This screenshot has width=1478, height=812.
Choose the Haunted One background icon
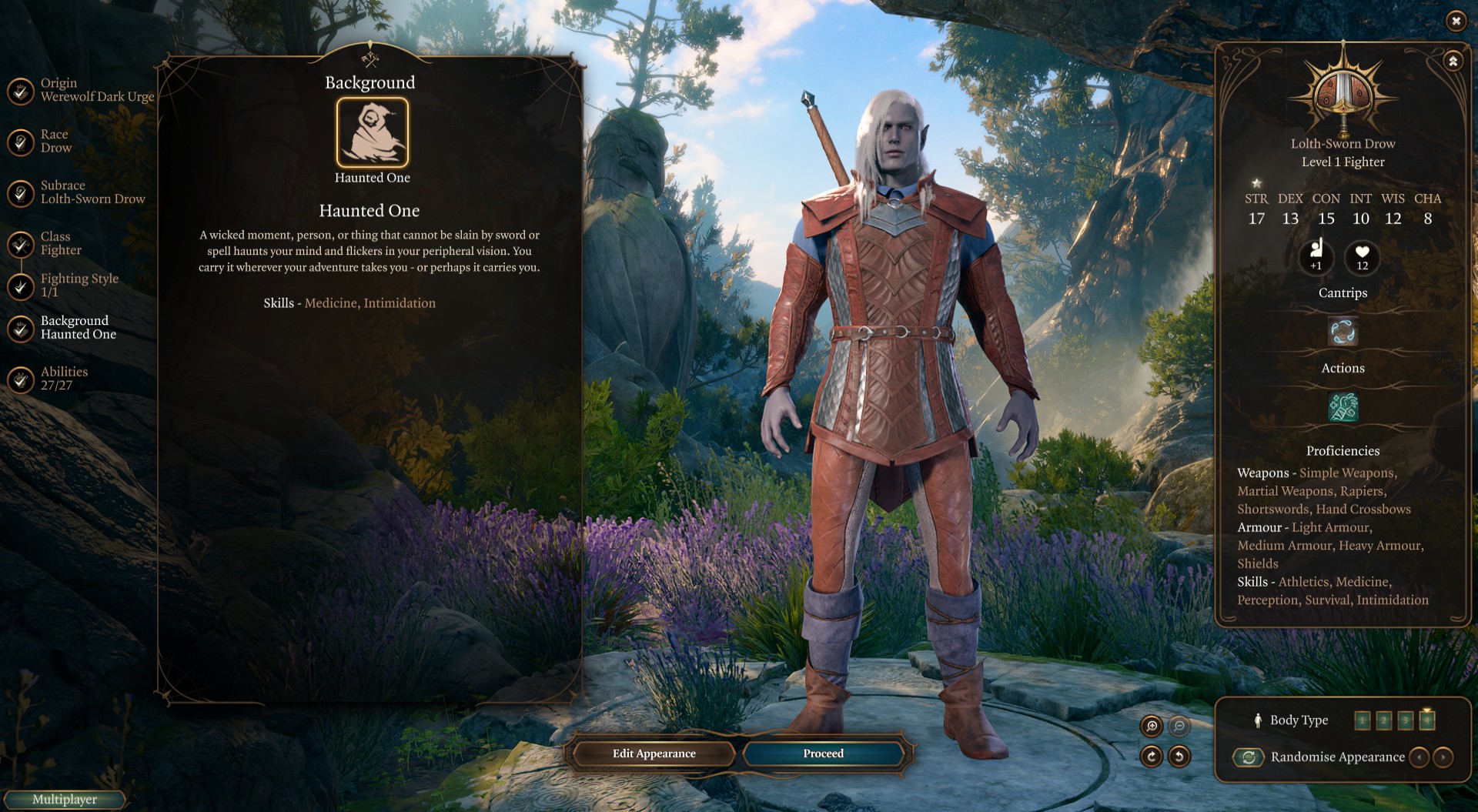tap(372, 132)
